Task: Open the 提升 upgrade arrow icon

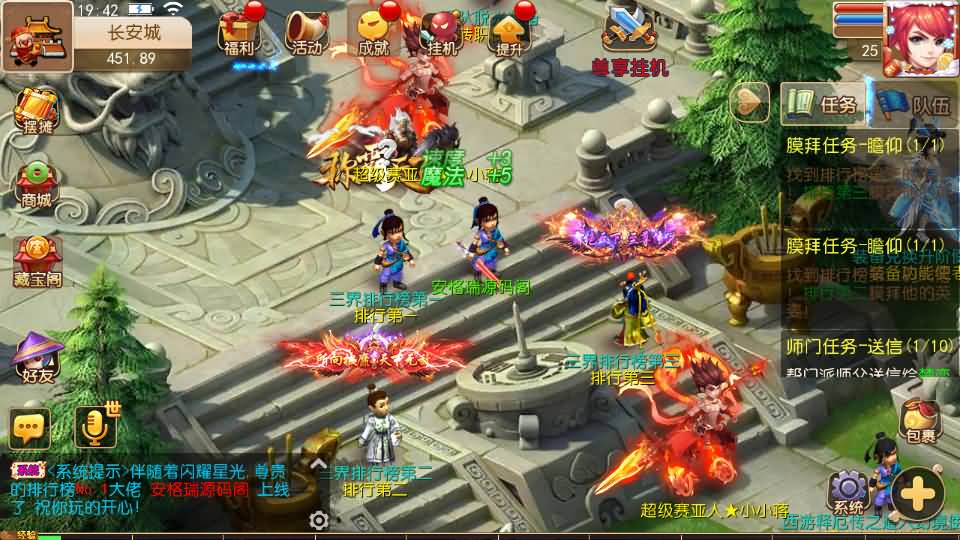Action: click(x=509, y=32)
